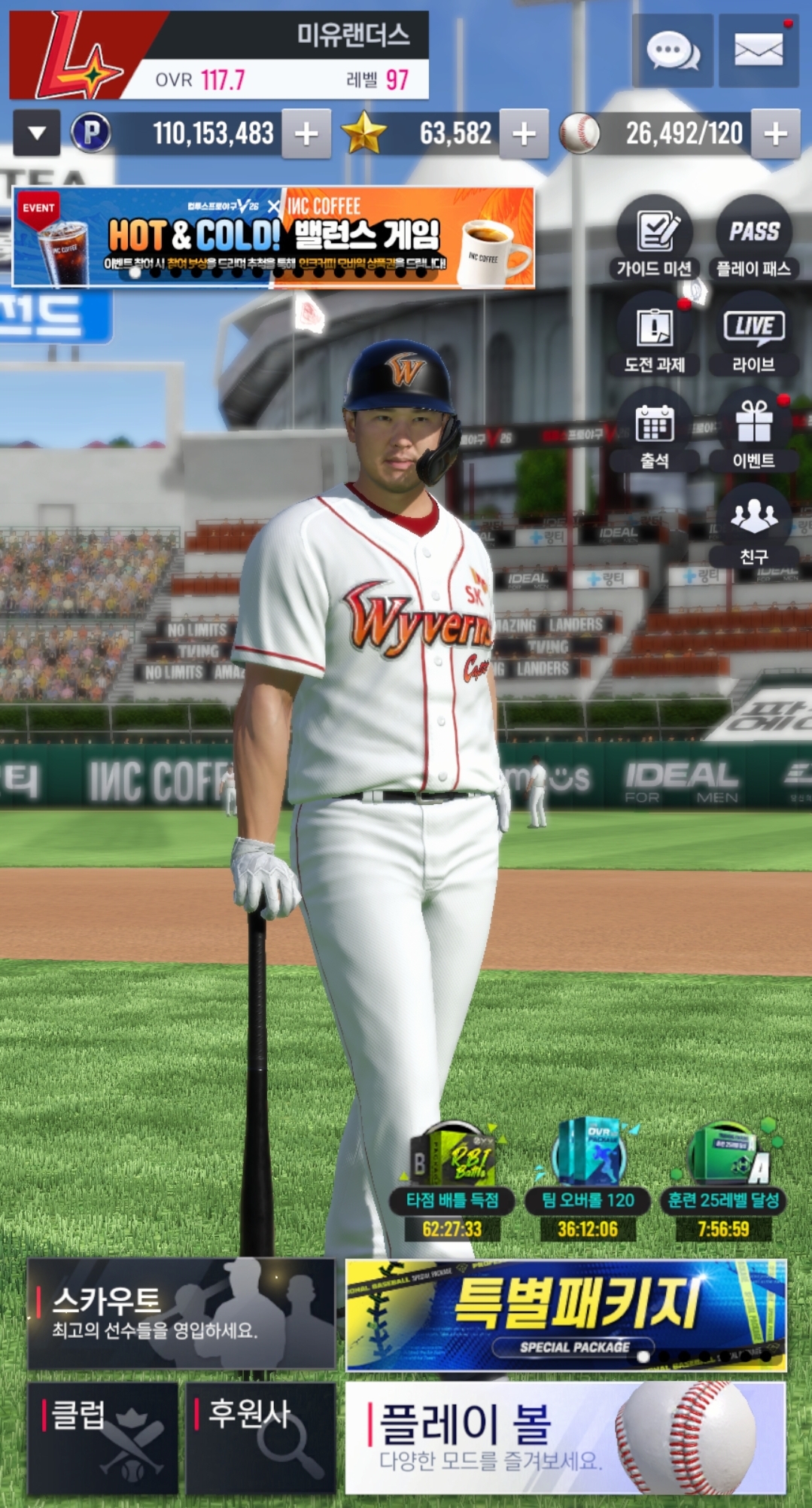The width and height of the screenshot is (812, 1508).
Task: Open the 특별패키지 special package banner
Action: click(566, 1315)
